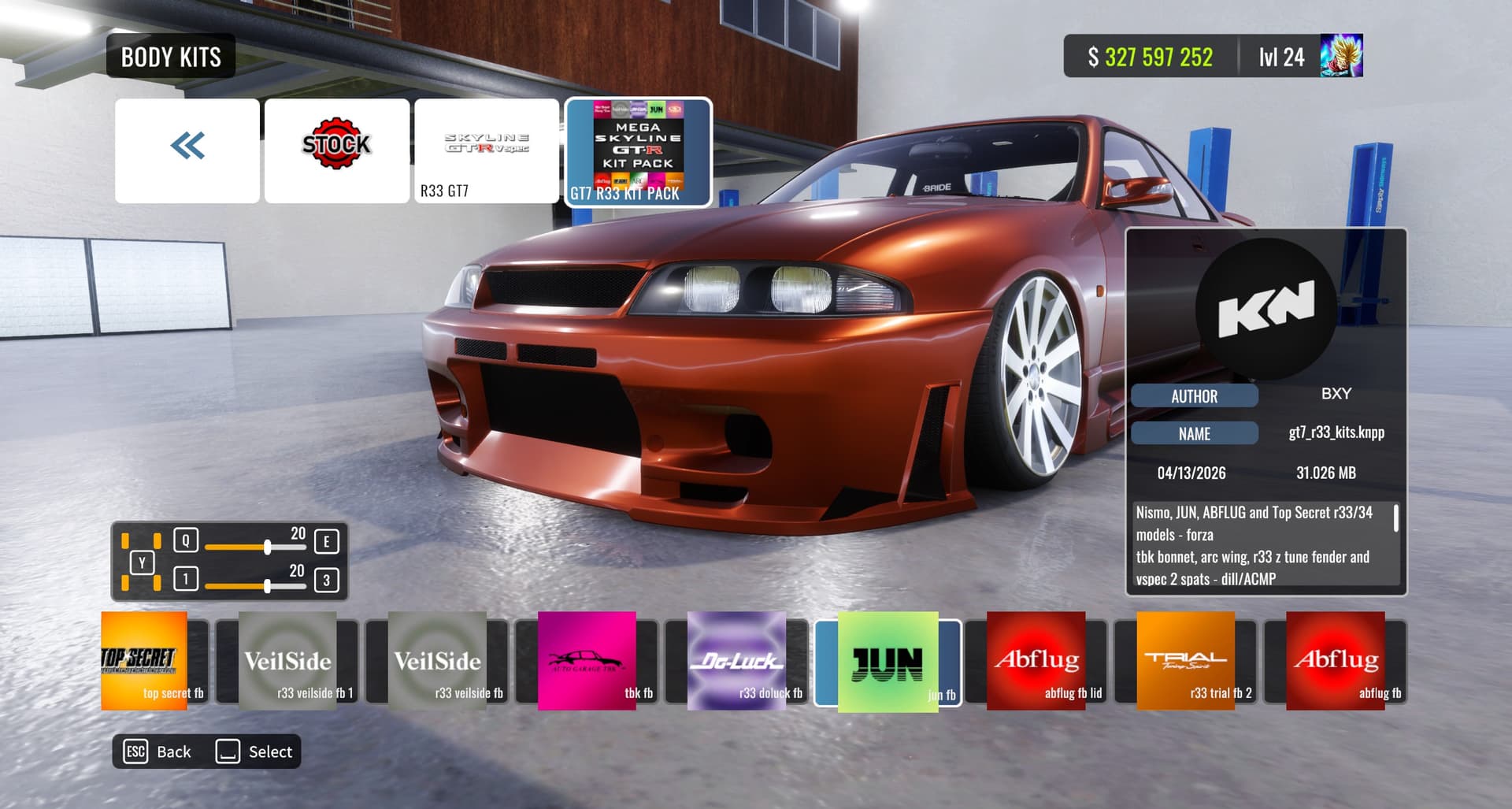
Task: Choose the abflug fb bumper
Action: tap(1336, 662)
